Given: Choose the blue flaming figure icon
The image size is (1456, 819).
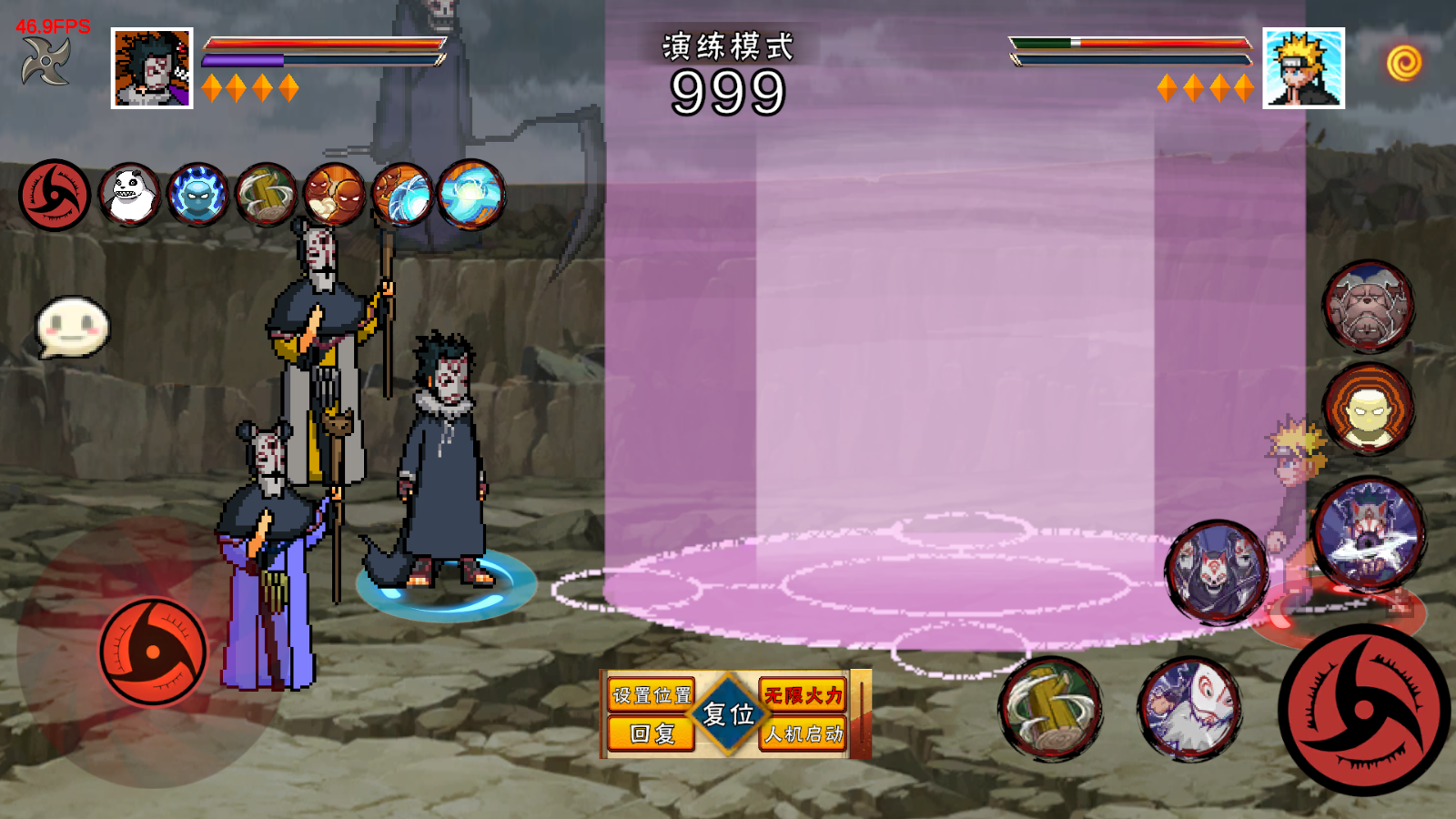Looking at the screenshot, I should [197, 195].
